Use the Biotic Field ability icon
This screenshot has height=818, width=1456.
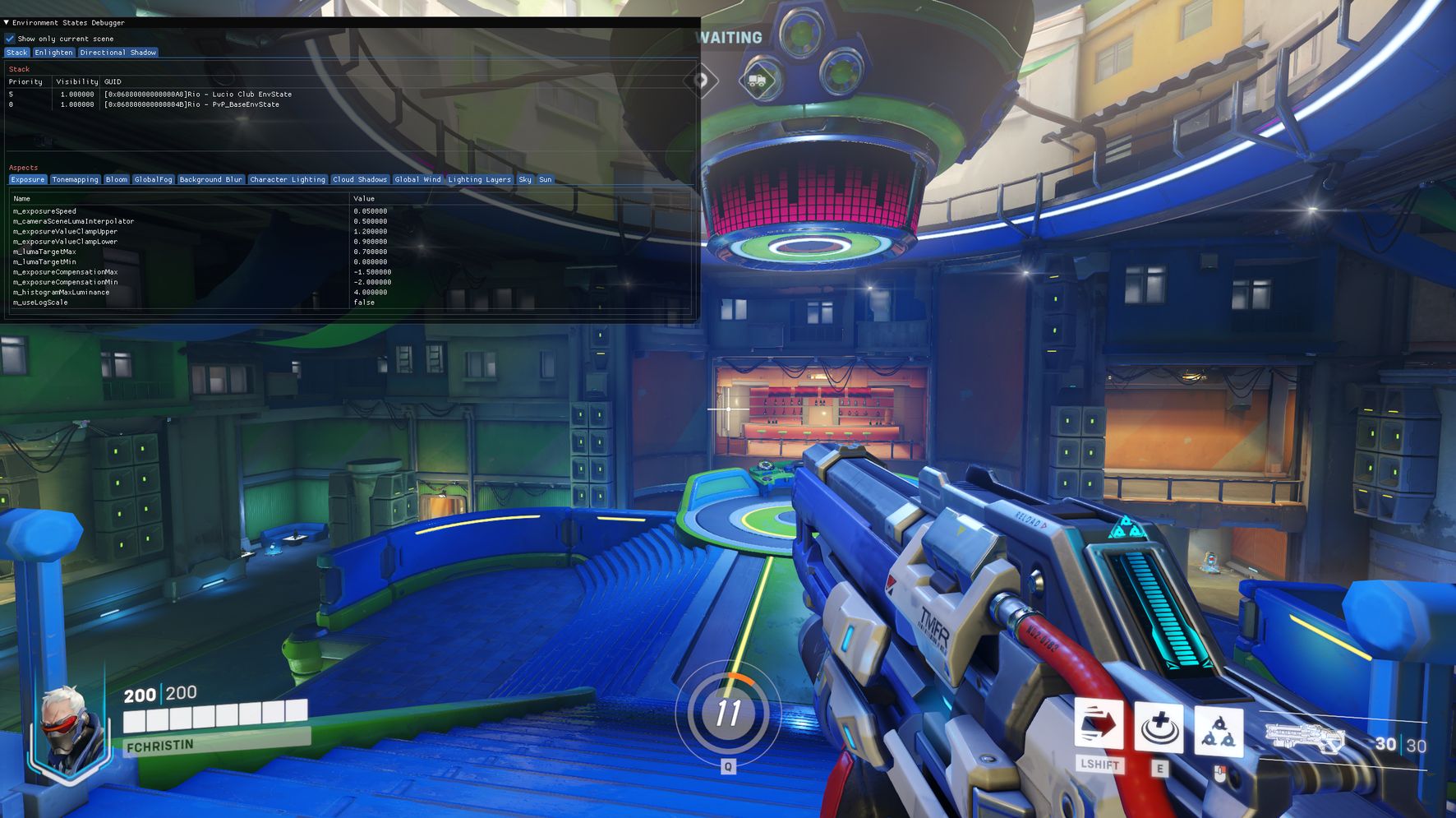tap(1159, 728)
